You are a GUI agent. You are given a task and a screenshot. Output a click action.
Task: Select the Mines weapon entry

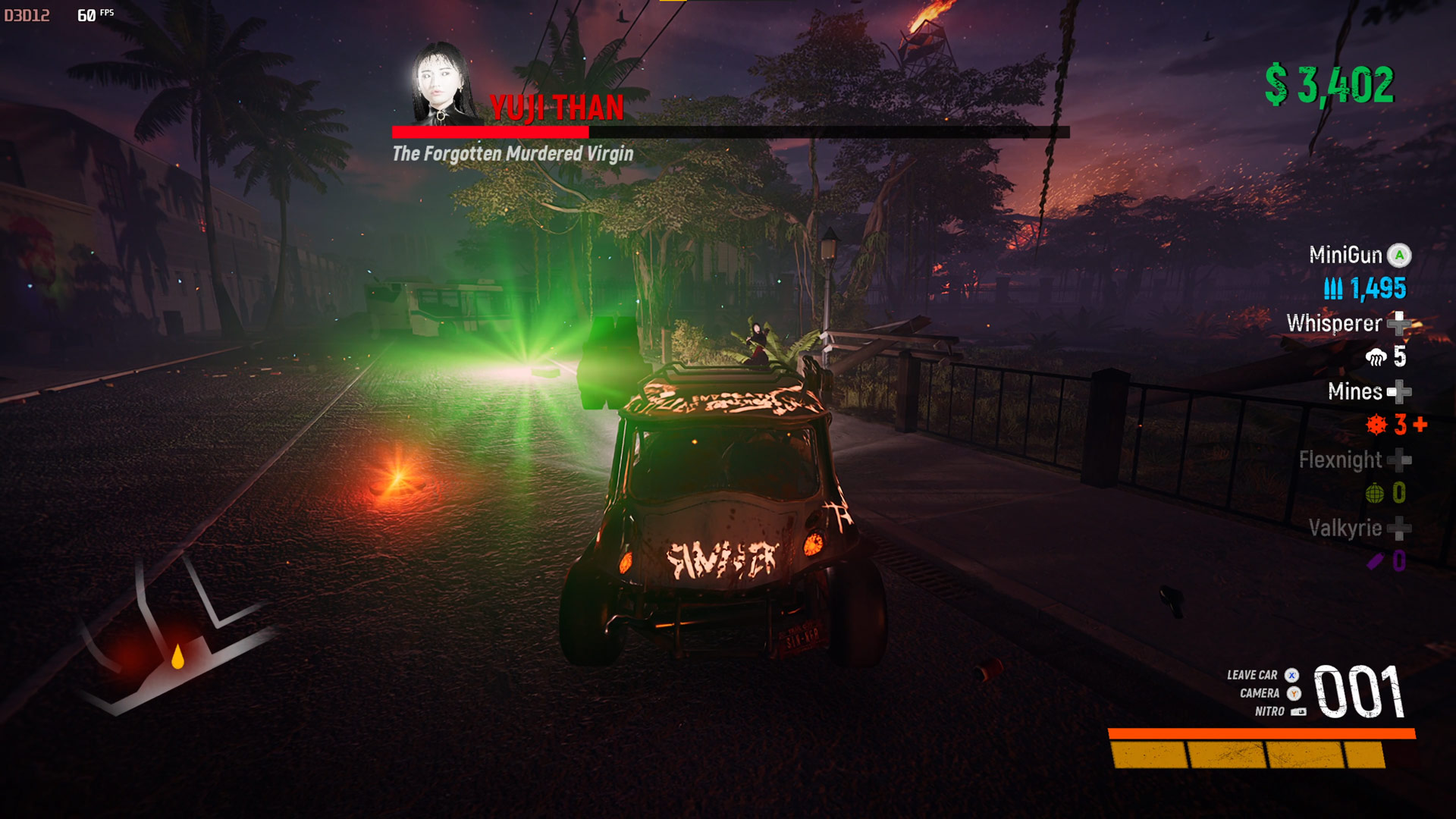[1355, 392]
